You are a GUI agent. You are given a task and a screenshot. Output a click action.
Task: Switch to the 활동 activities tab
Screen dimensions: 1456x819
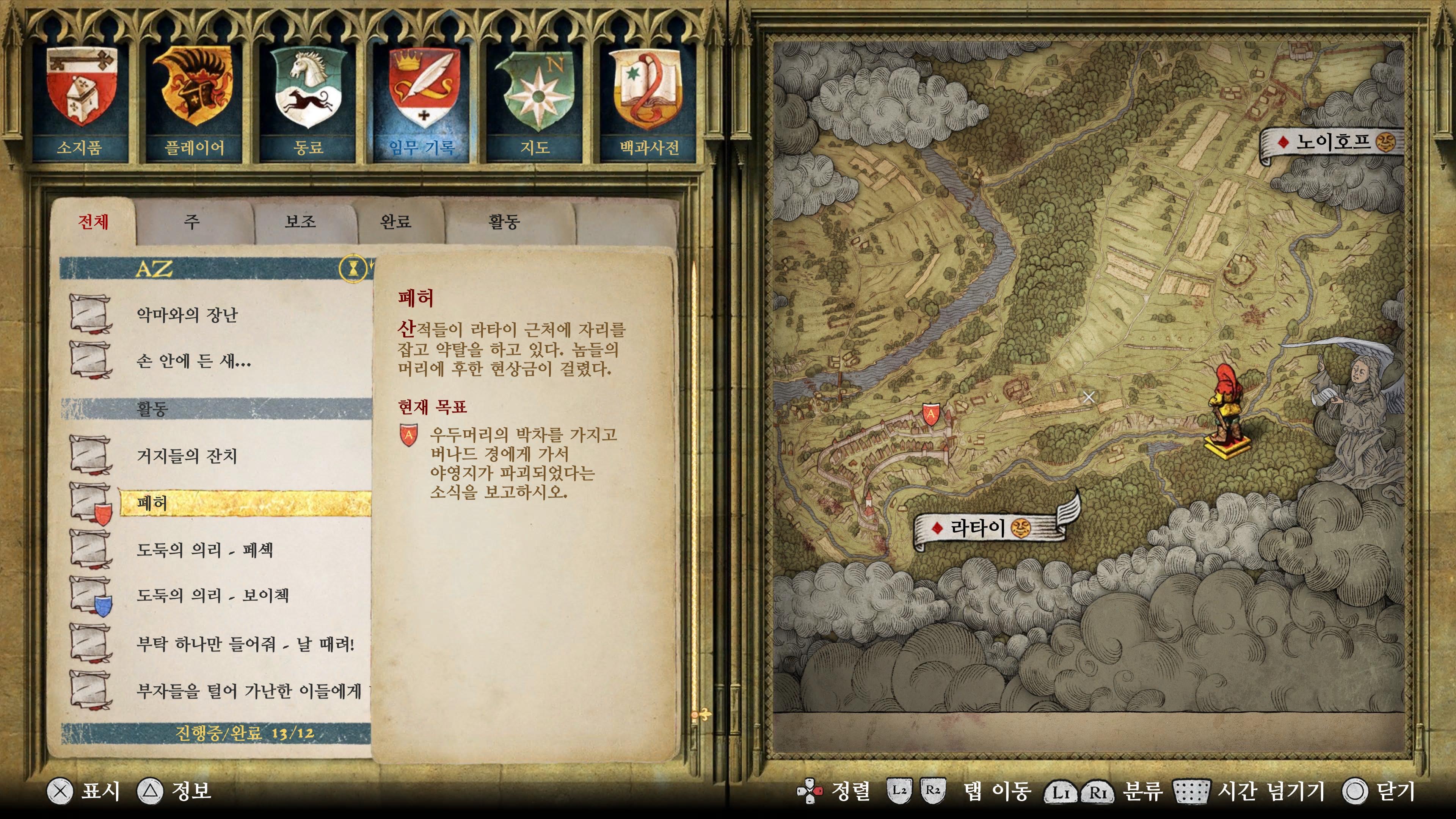point(504,221)
